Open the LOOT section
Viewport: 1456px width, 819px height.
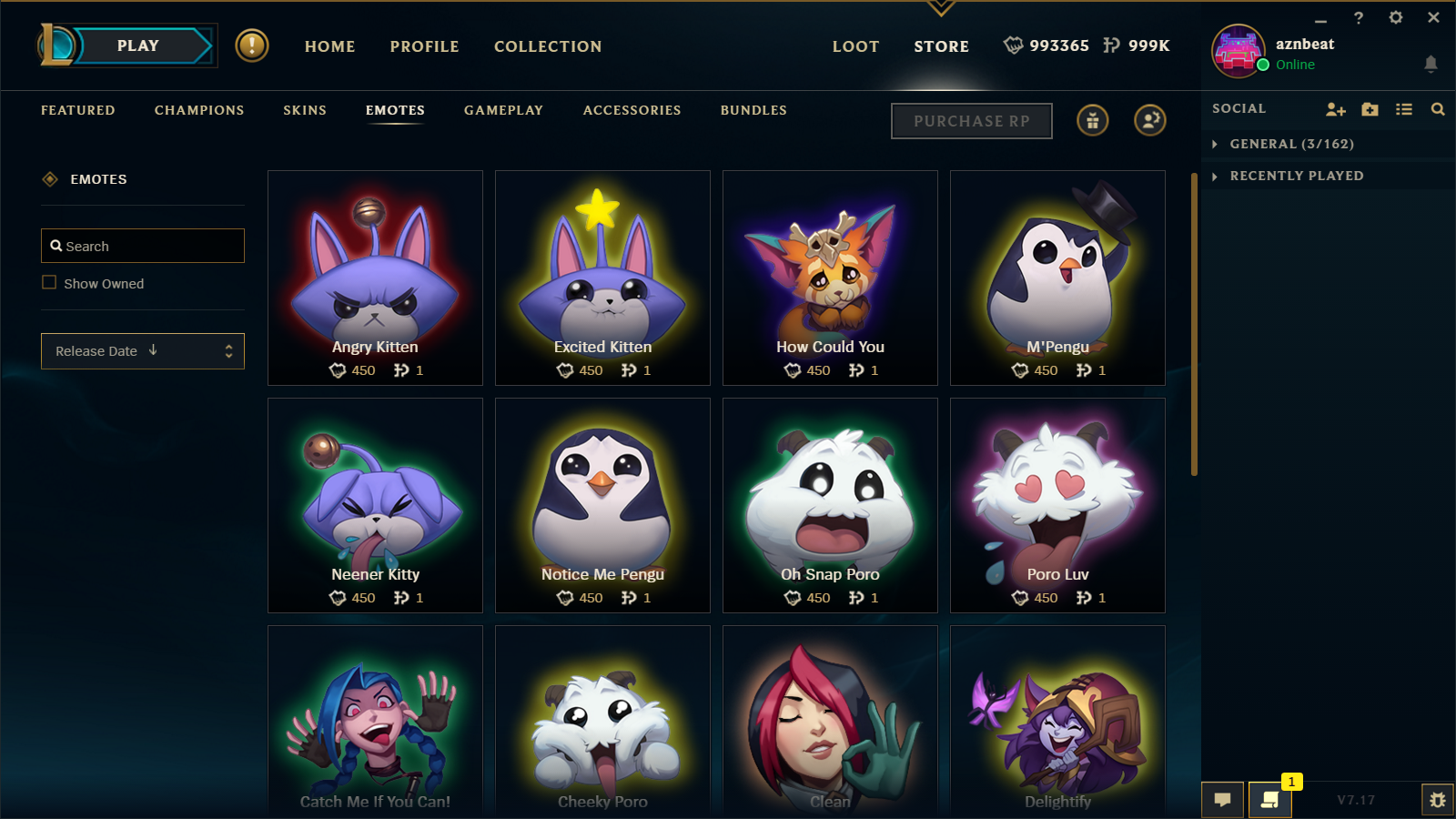pos(854,45)
